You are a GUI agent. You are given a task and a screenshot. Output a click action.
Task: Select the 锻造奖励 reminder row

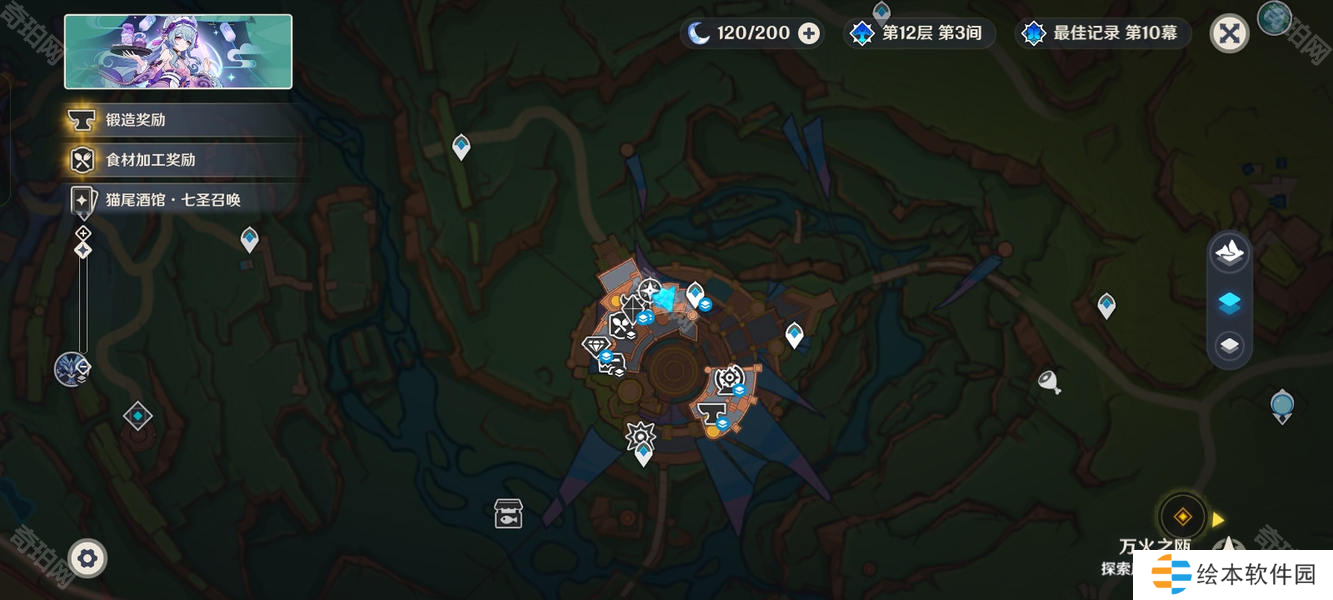180,120
